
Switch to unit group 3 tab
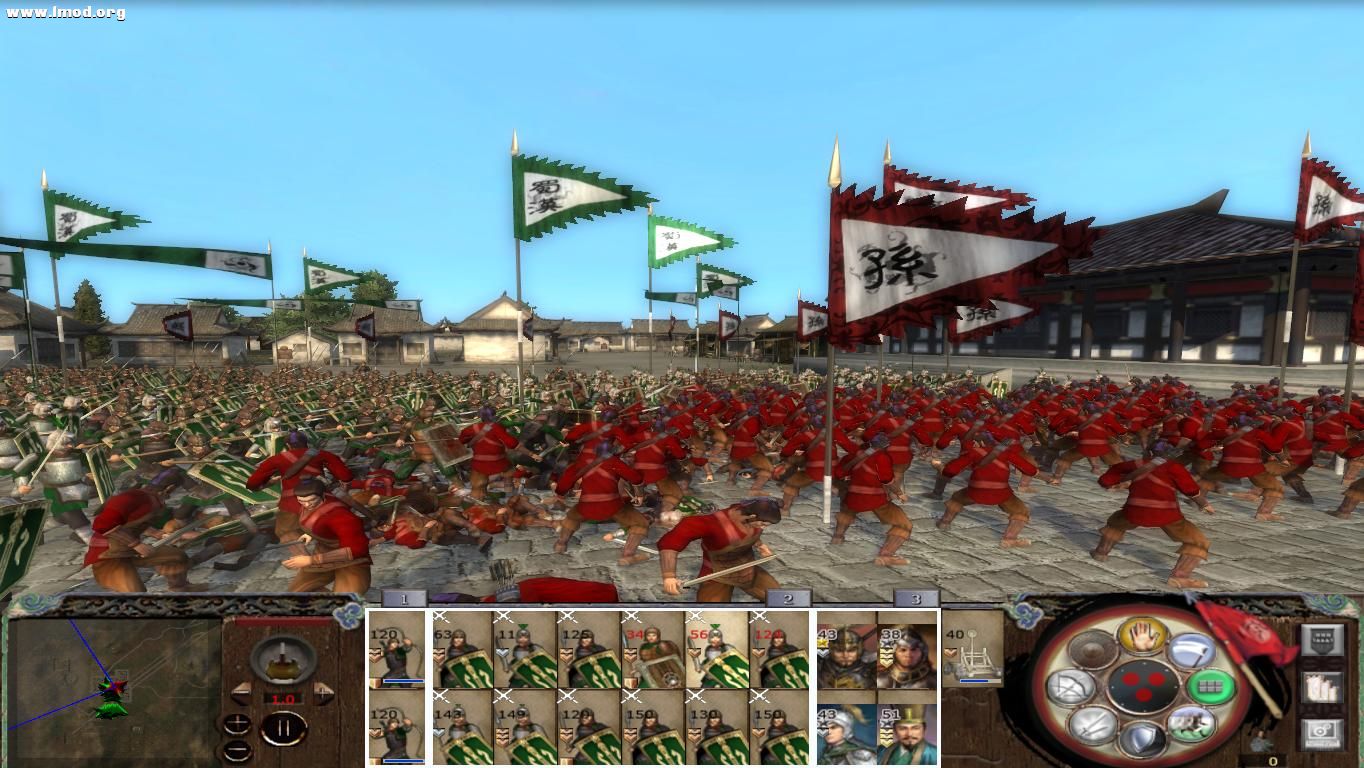915,600
